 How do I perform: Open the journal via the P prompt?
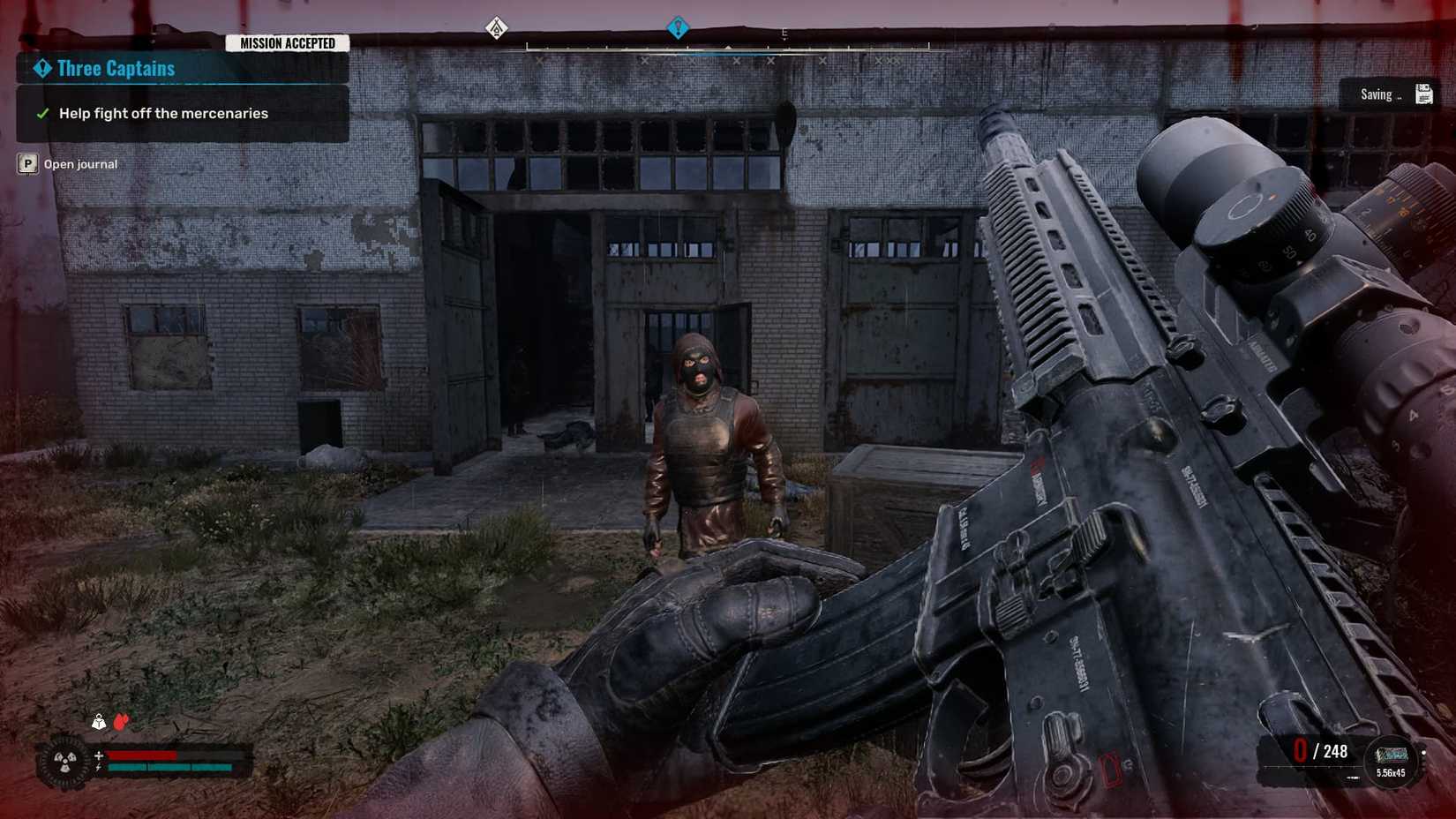[x=26, y=163]
